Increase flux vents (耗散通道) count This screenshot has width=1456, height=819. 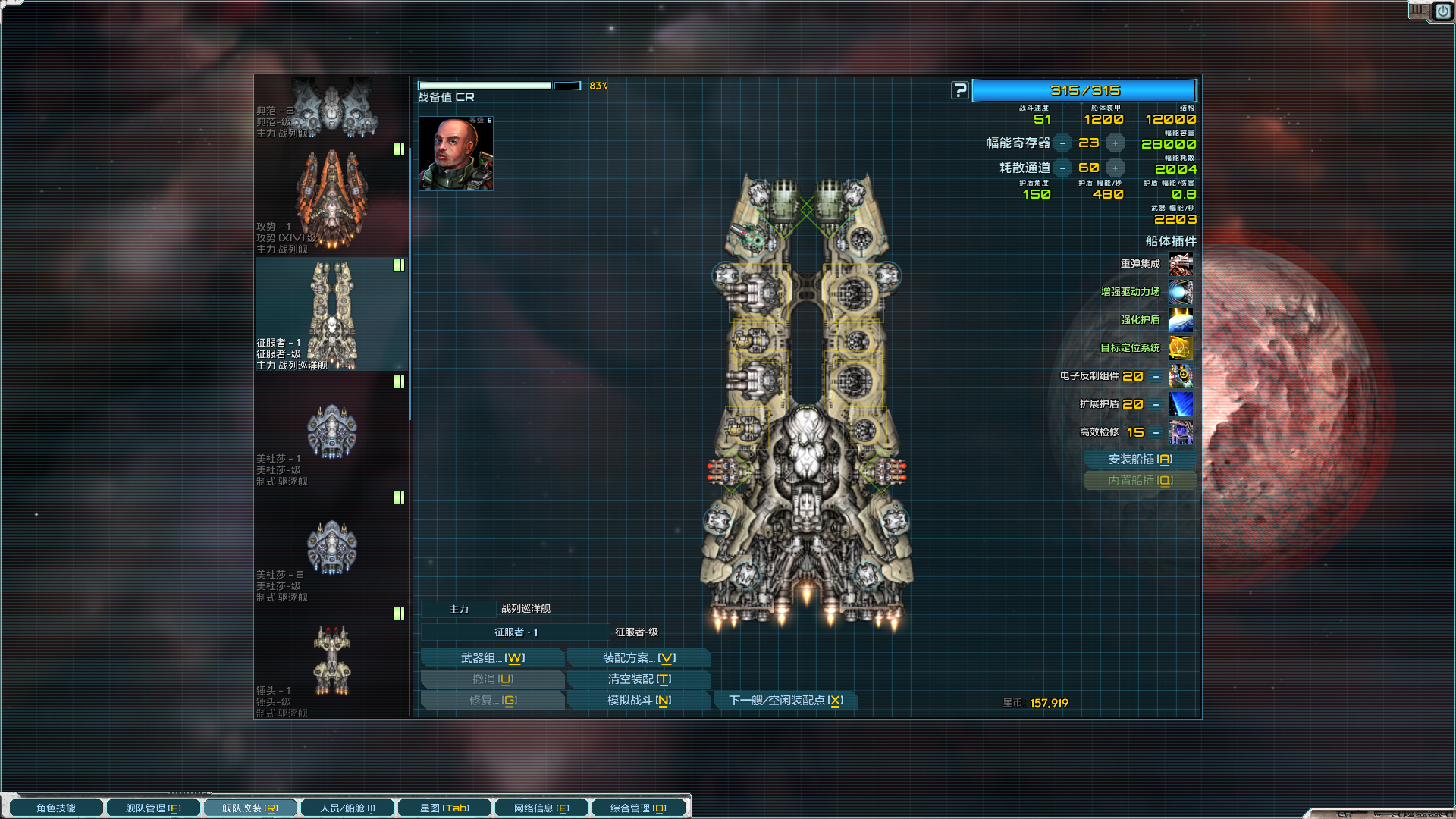(1115, 168)
